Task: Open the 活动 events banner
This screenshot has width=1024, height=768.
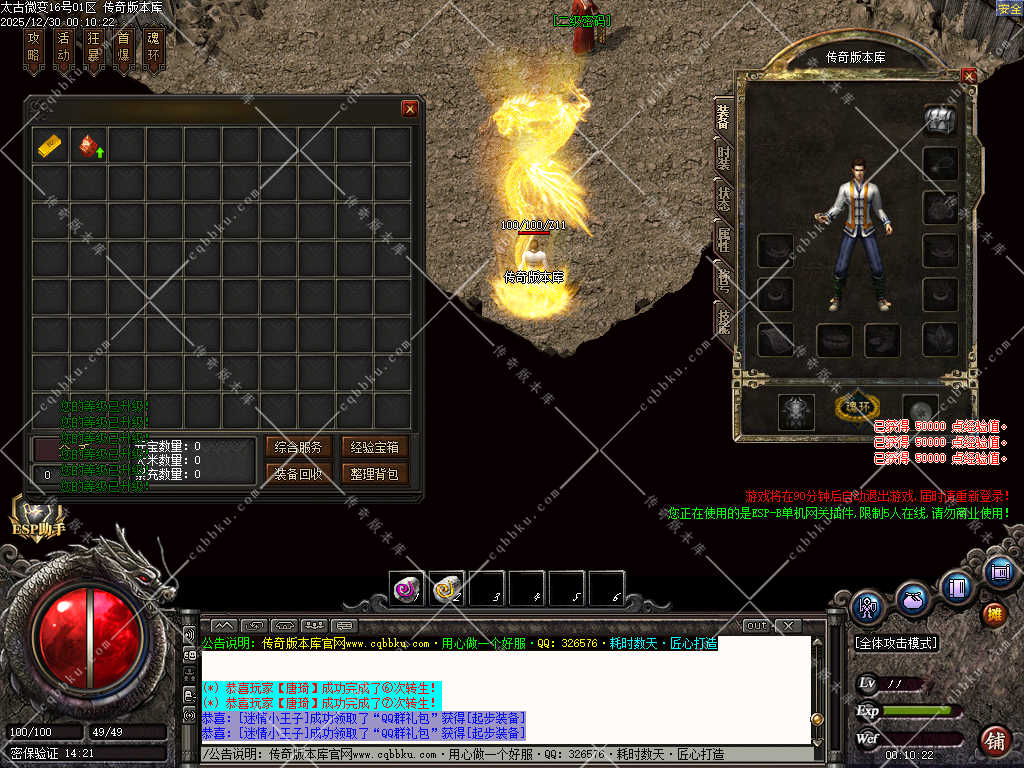Action: (64, 48)
